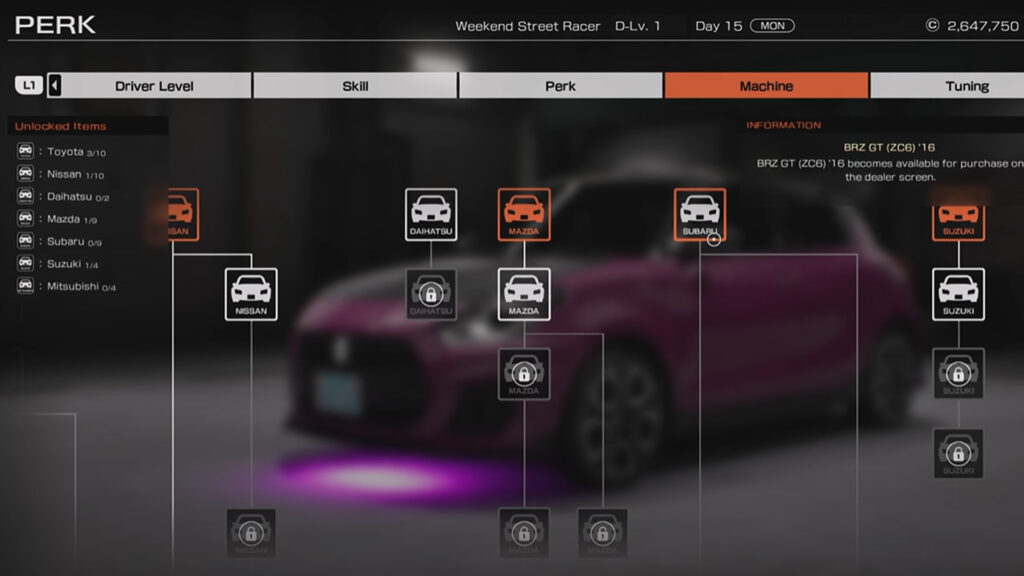Select the white Suzuki car node
Screen dimensions: 1024x576
click(x=958, y=294)
